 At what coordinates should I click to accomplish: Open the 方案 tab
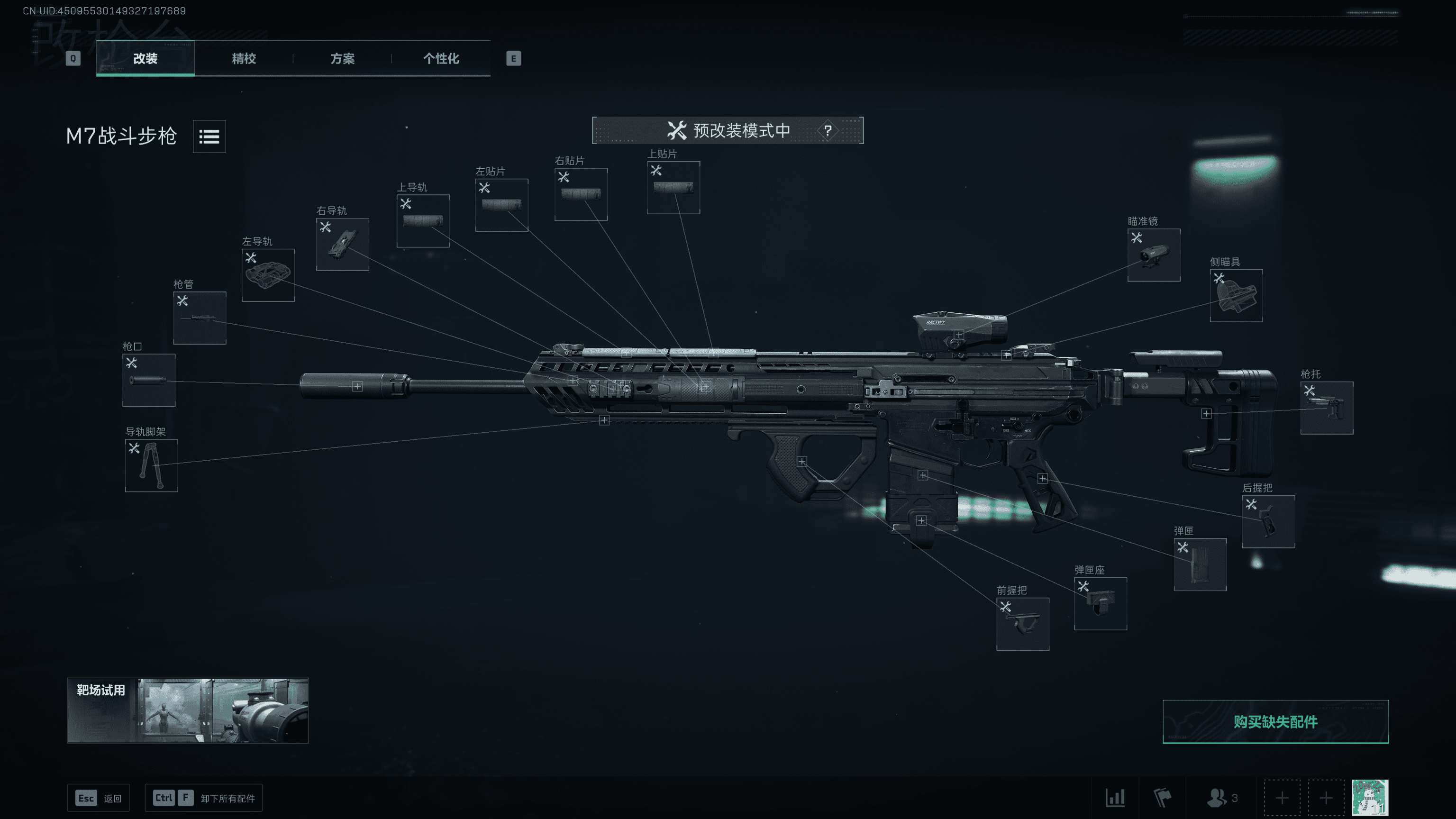(343, 58)
